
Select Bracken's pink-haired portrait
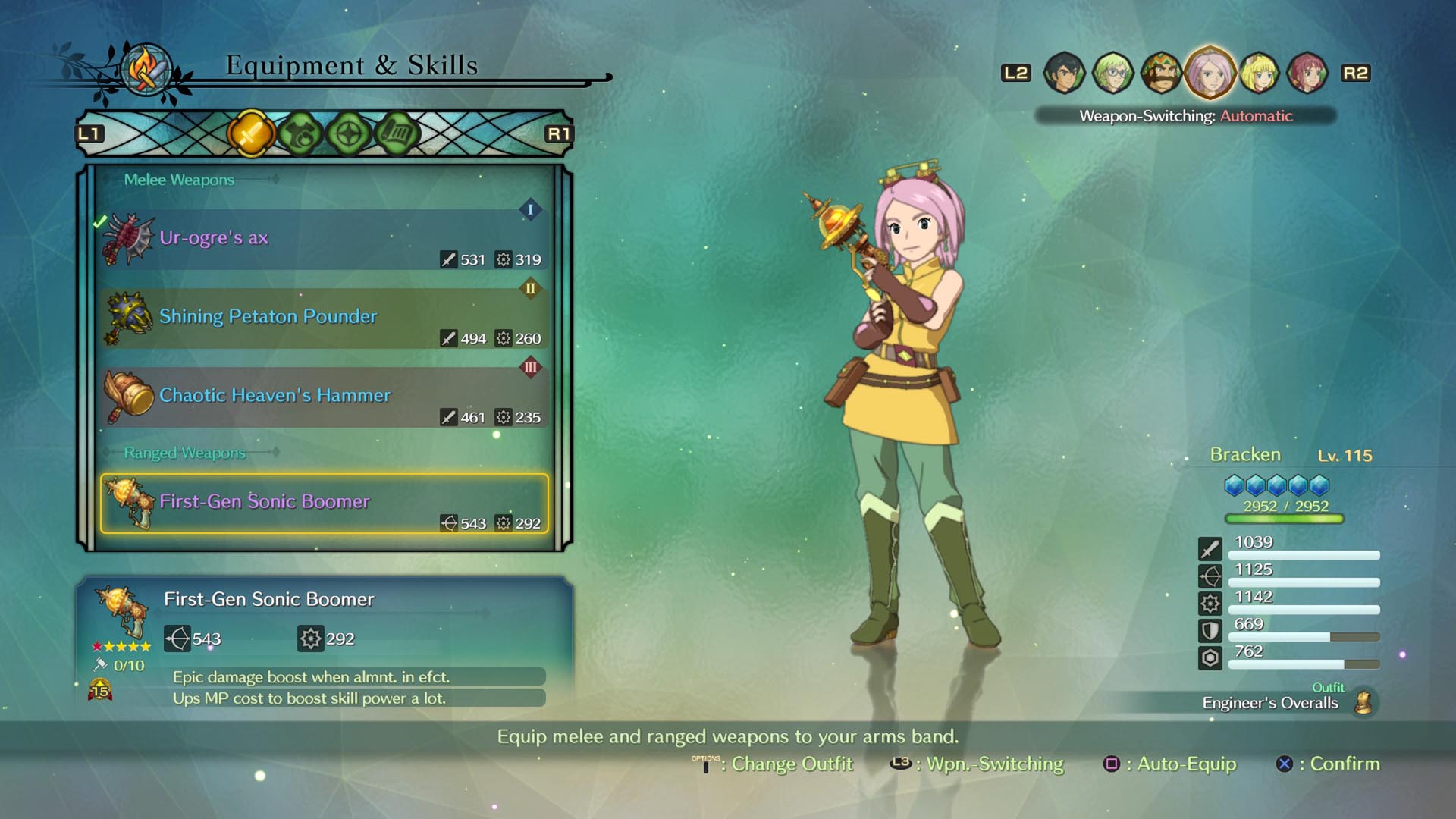coord(1210,73)
